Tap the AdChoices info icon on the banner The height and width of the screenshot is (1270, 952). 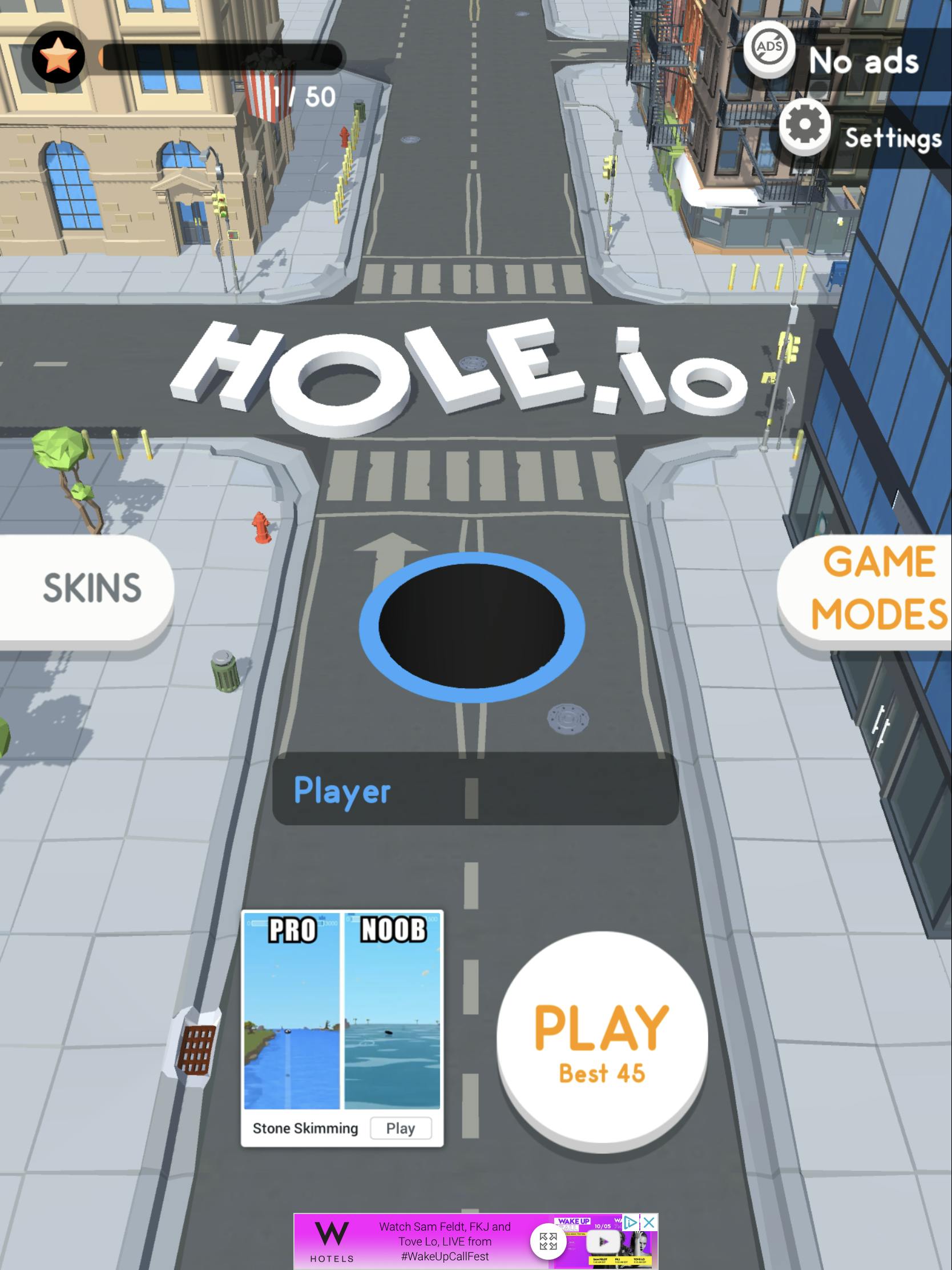pyautogui.click(x=631, y=1222)
